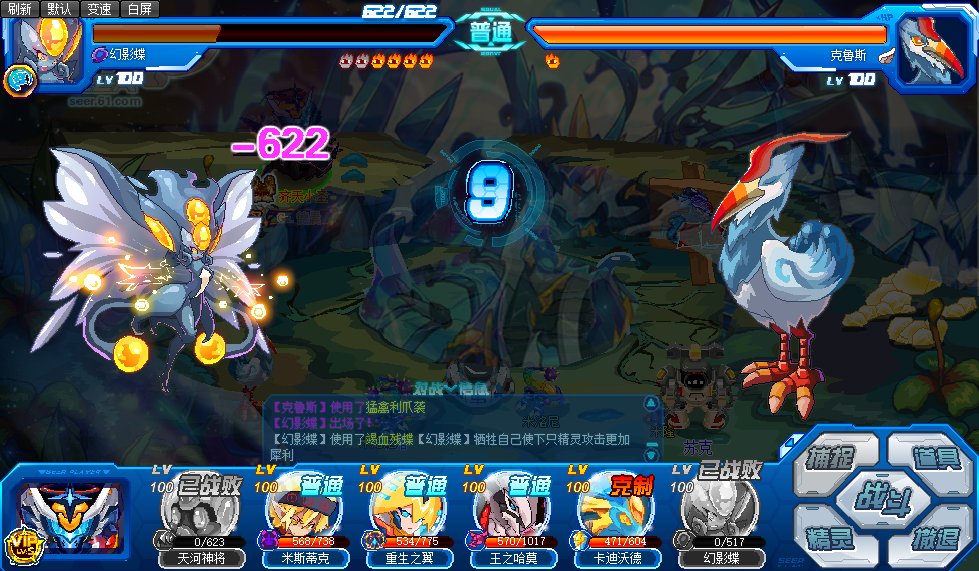Click the enemy 克鲁斯 portrait
979x571 pixels.
click(x=931, y=45)
